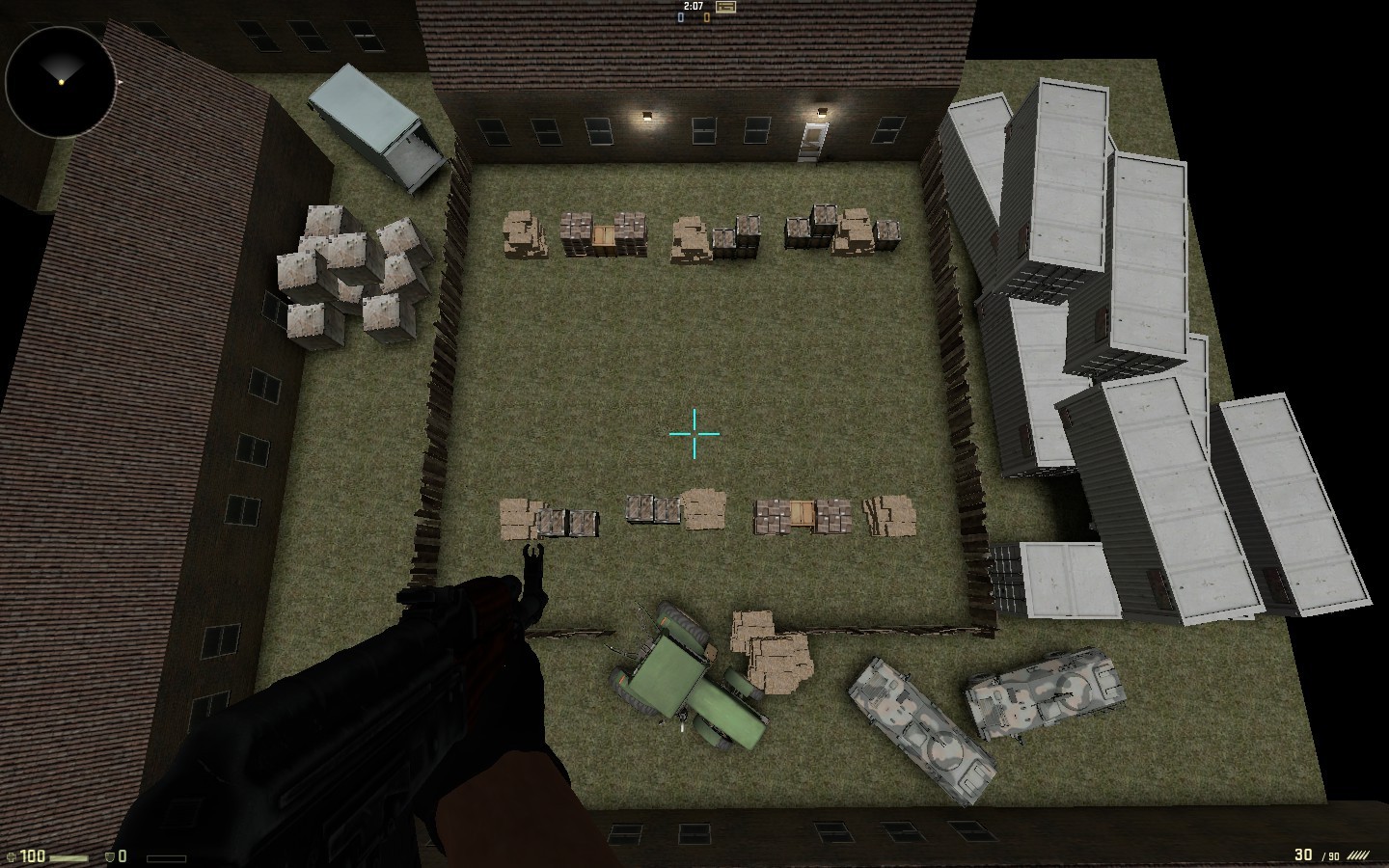The height and width of the screenshot is (868, 1389).
Task: Select the blue CT score zero
Action: [679, 17]
